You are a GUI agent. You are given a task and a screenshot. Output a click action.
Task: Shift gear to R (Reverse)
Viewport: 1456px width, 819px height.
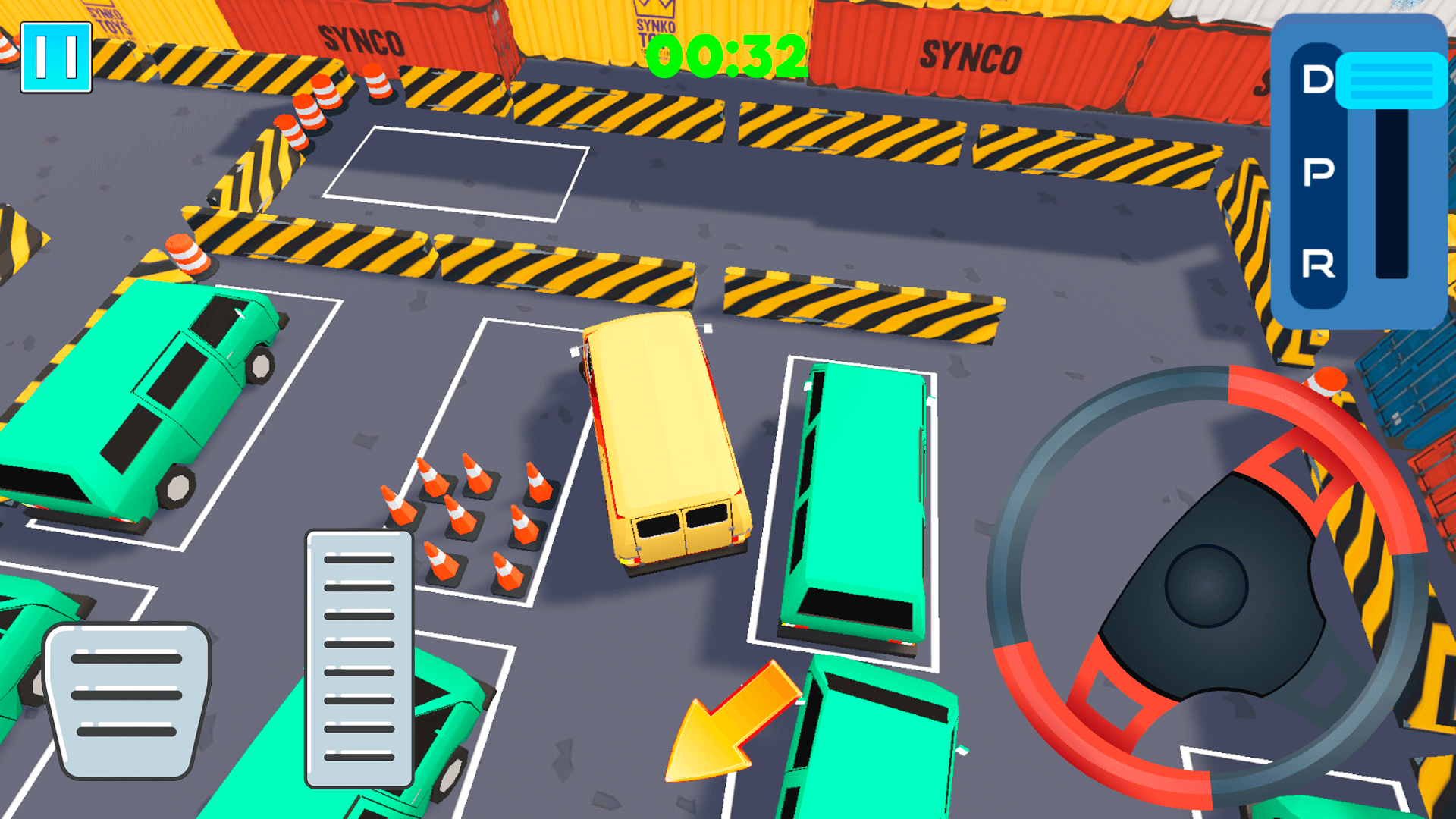point(1318,264)
